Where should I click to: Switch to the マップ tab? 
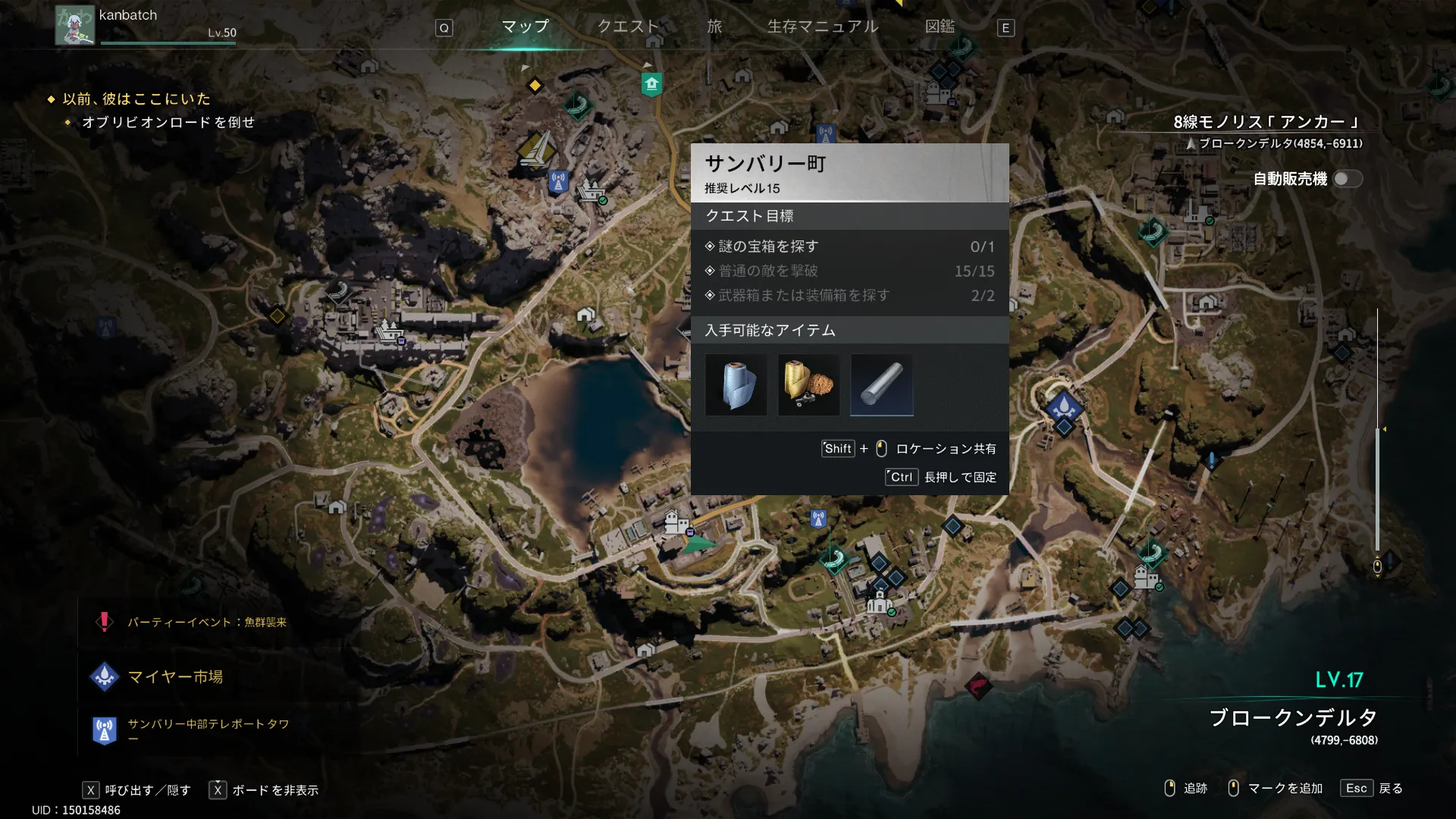point(525,27)
